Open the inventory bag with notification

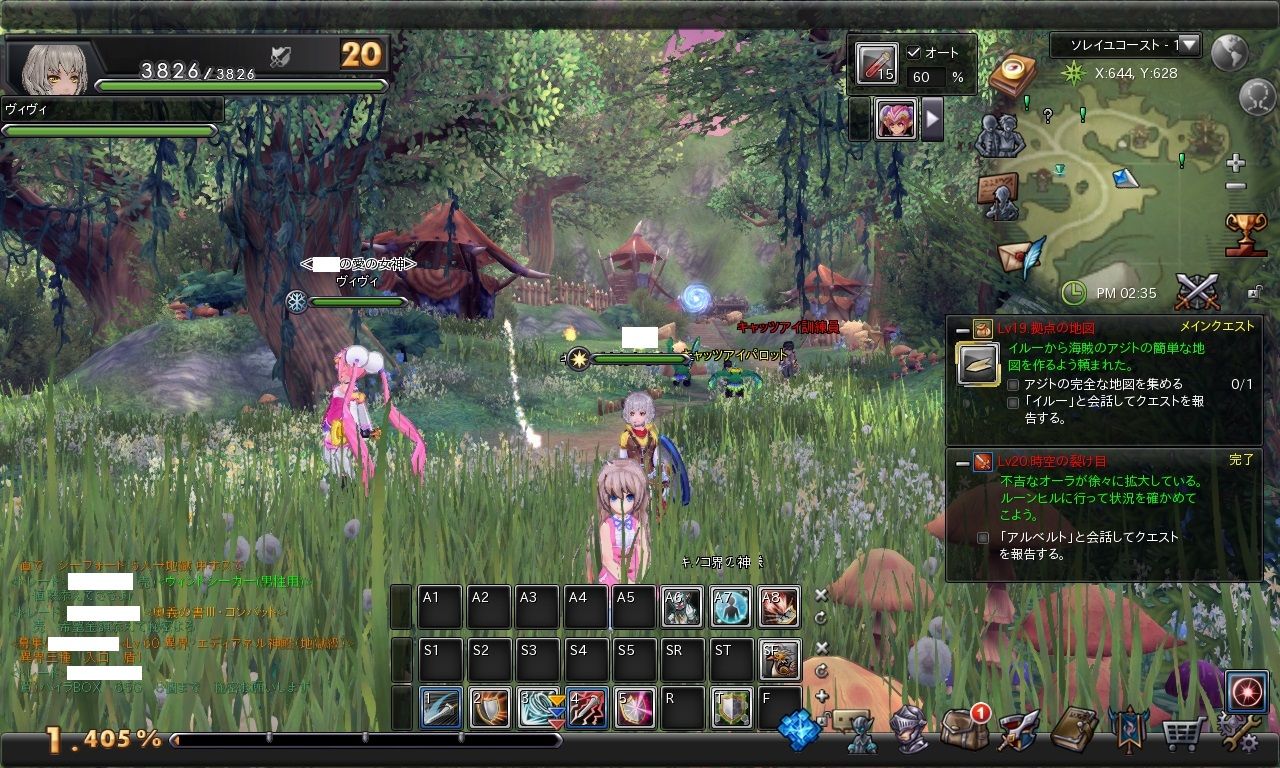coord(963,730)
